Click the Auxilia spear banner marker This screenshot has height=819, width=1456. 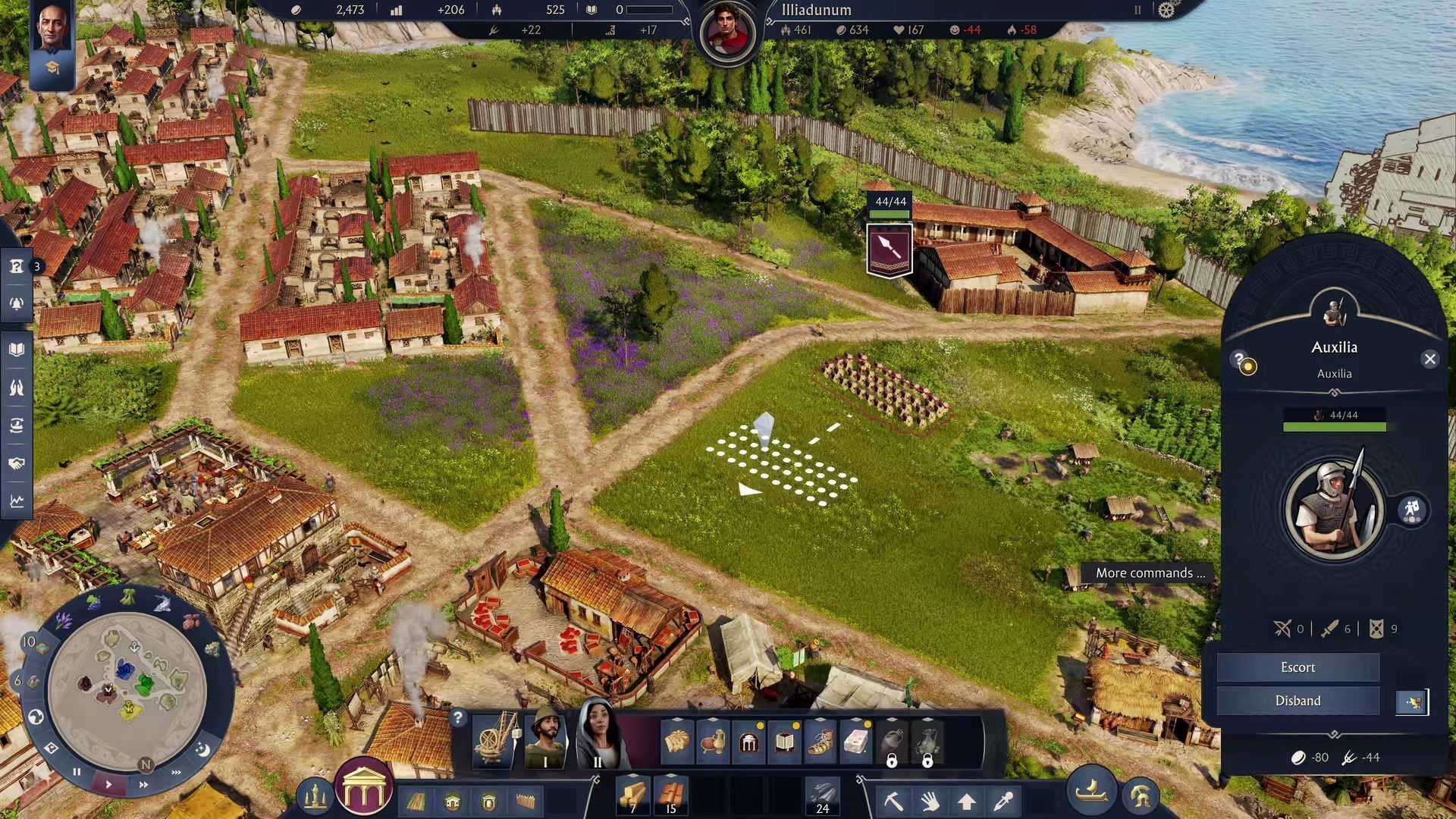click(889, 249)
